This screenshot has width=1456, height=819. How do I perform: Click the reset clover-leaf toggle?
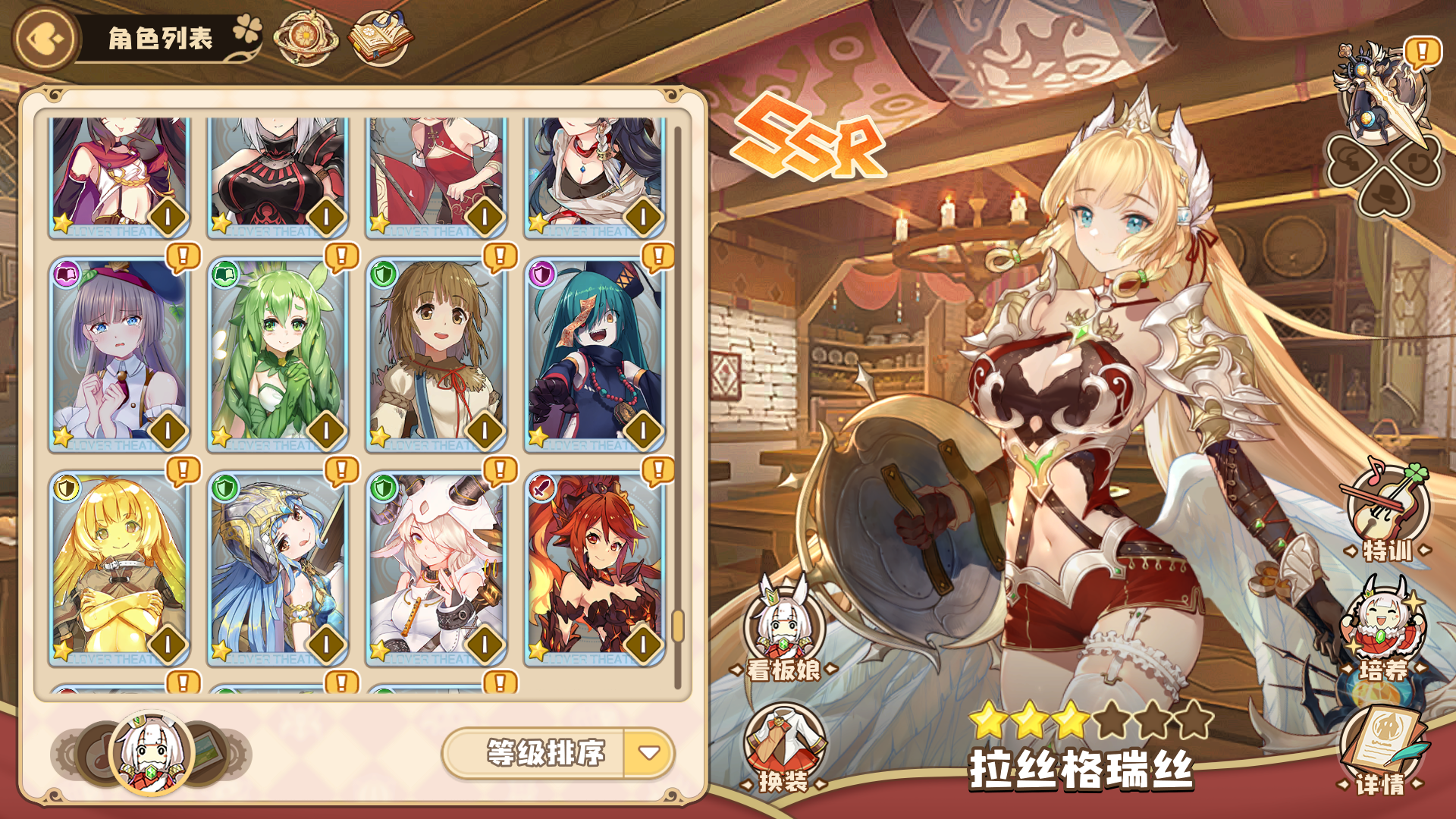pos(1418,161)
